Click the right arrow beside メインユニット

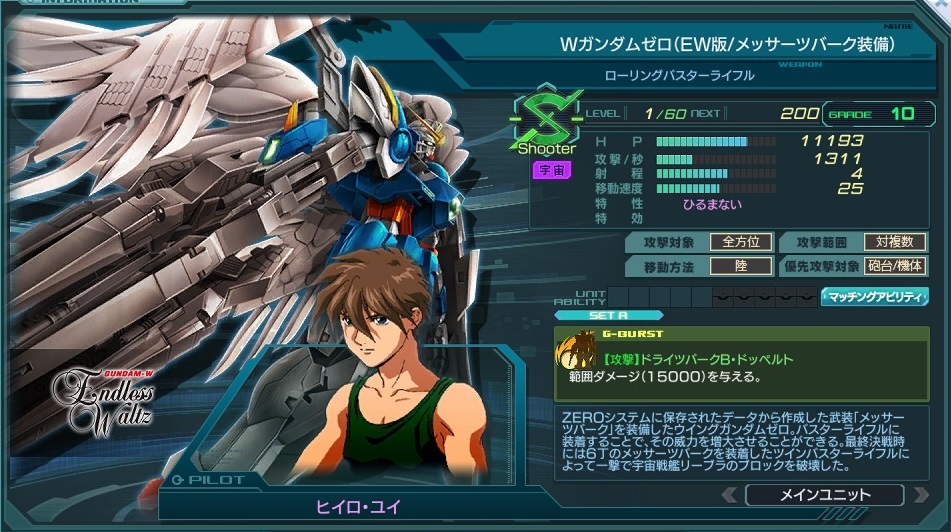[918, 495]
